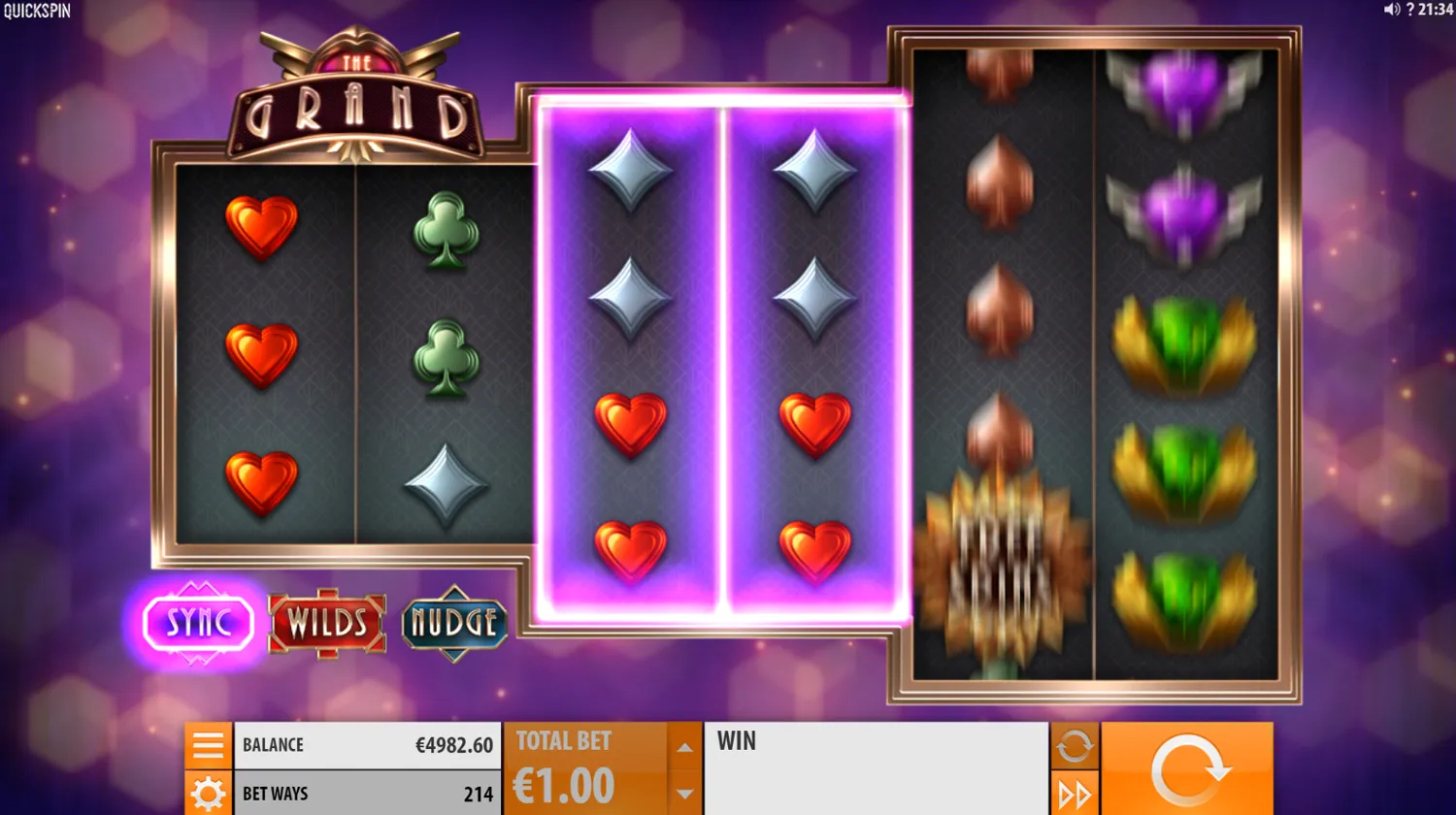Click the Quickspin logo

[x=35, y=12]
